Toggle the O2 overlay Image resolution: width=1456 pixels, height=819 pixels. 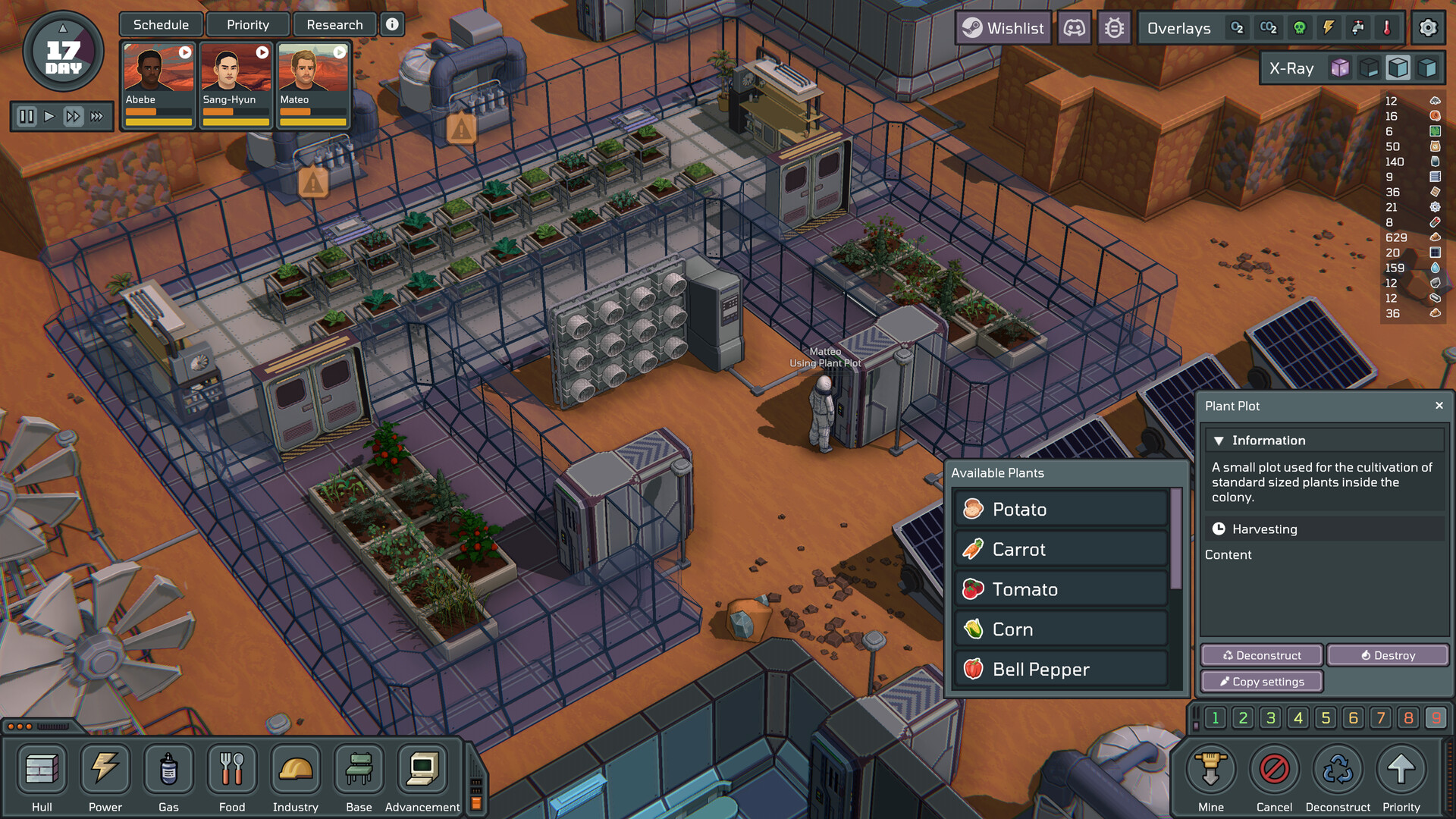[1237, 29]
